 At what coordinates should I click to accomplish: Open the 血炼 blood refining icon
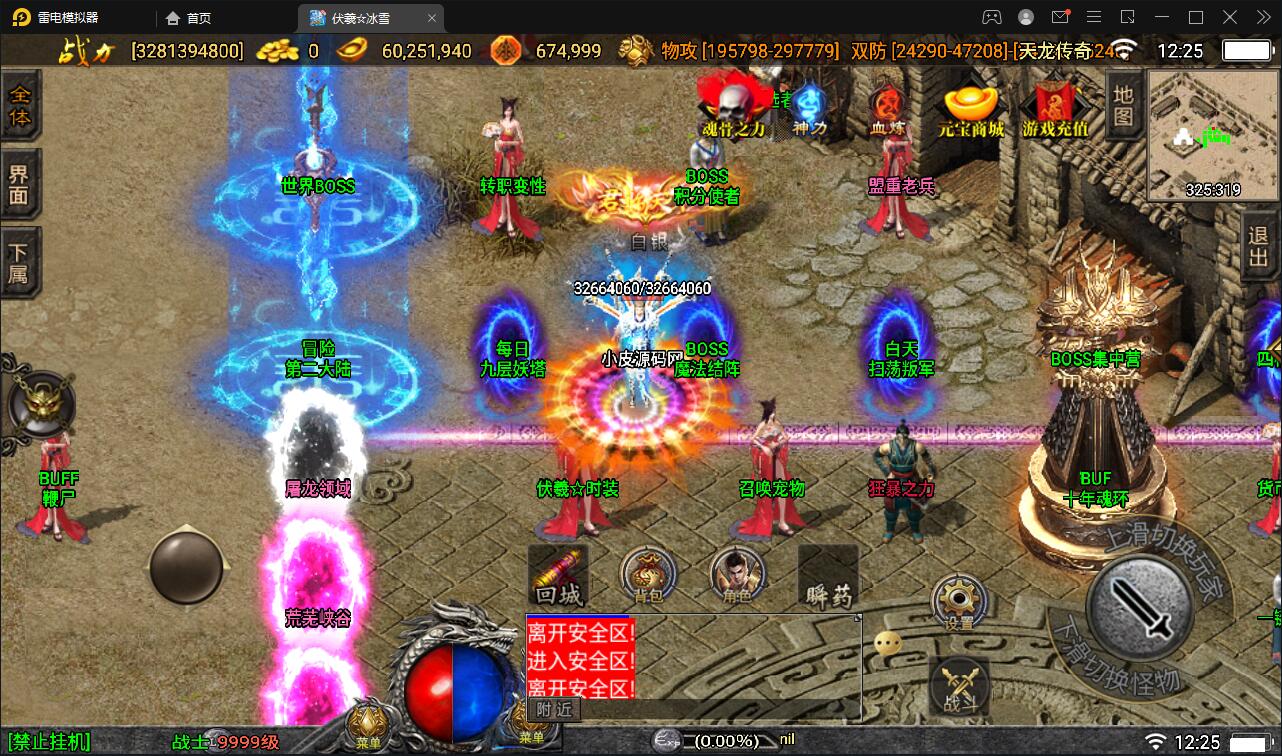click(x=886, y=108)
